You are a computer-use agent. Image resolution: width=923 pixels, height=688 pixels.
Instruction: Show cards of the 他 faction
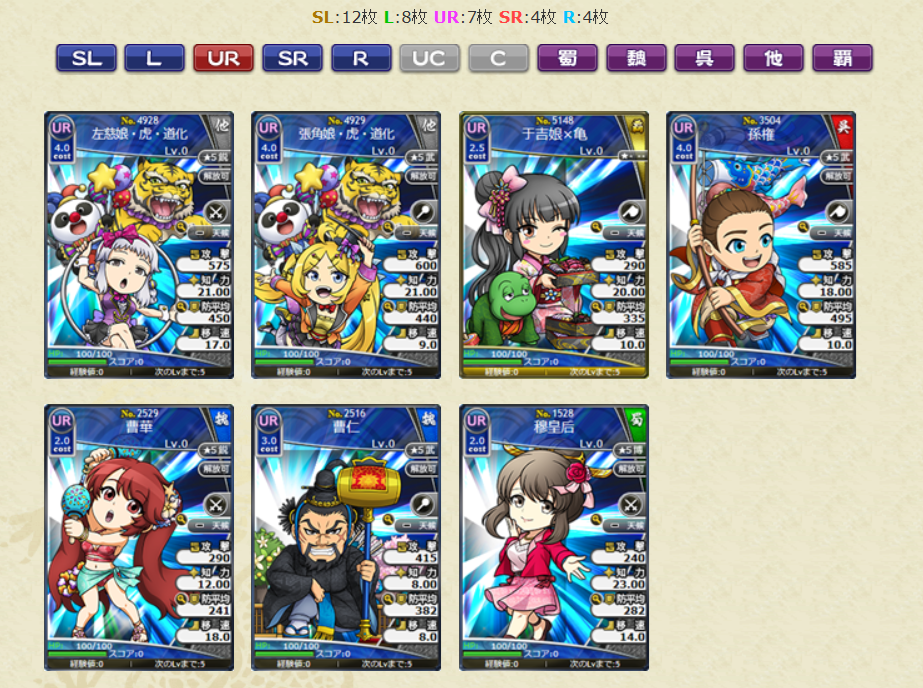tap(773, 58)
